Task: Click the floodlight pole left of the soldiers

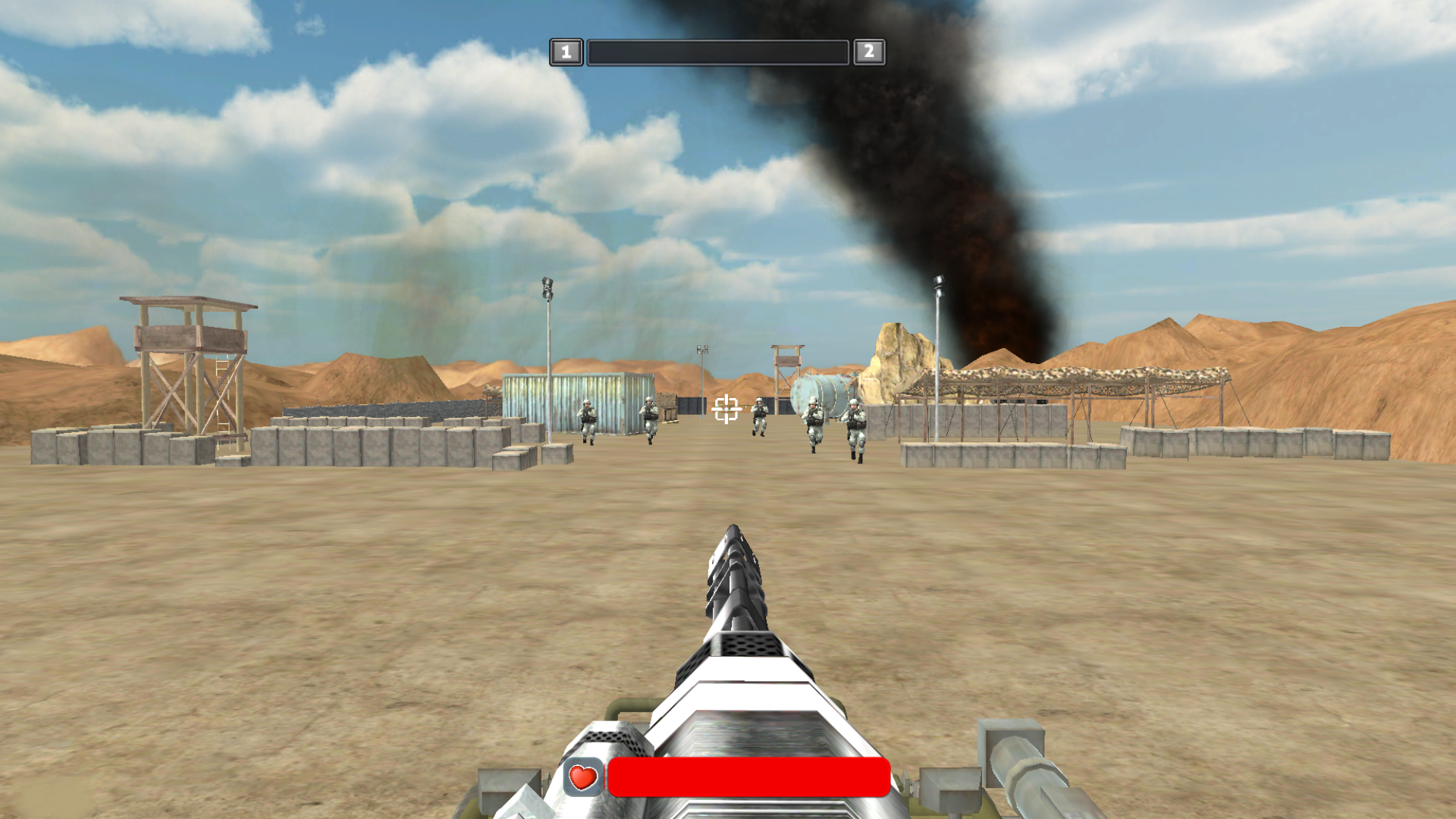Action: (548, 356)
